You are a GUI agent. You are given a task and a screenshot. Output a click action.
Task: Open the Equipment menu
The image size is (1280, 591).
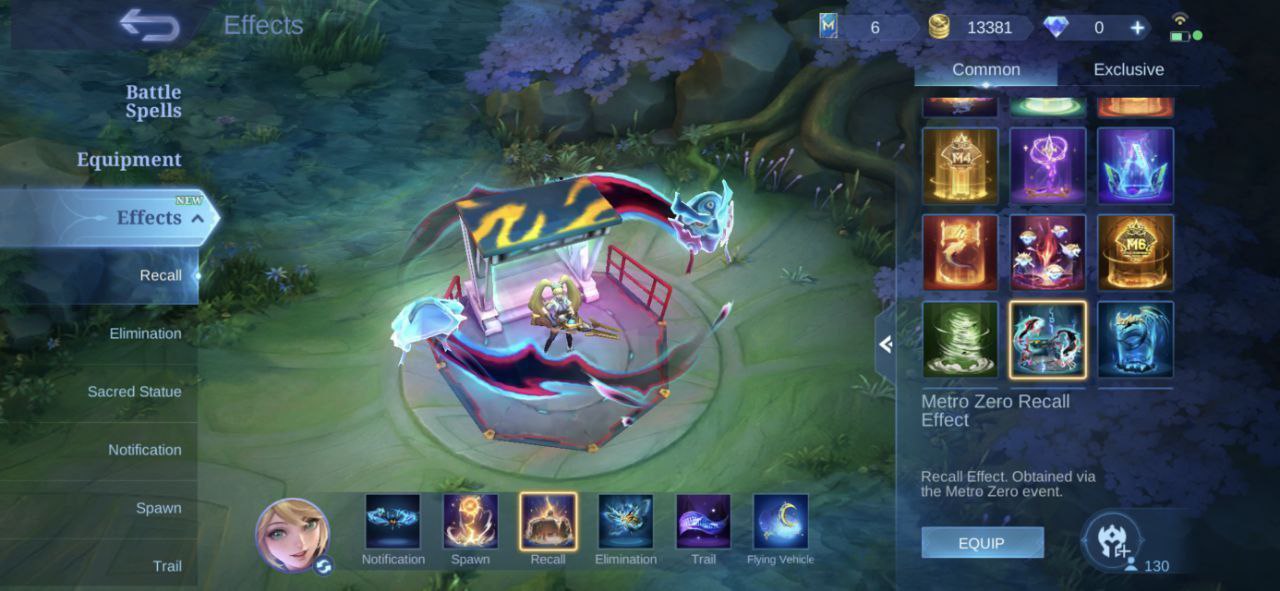129,160
